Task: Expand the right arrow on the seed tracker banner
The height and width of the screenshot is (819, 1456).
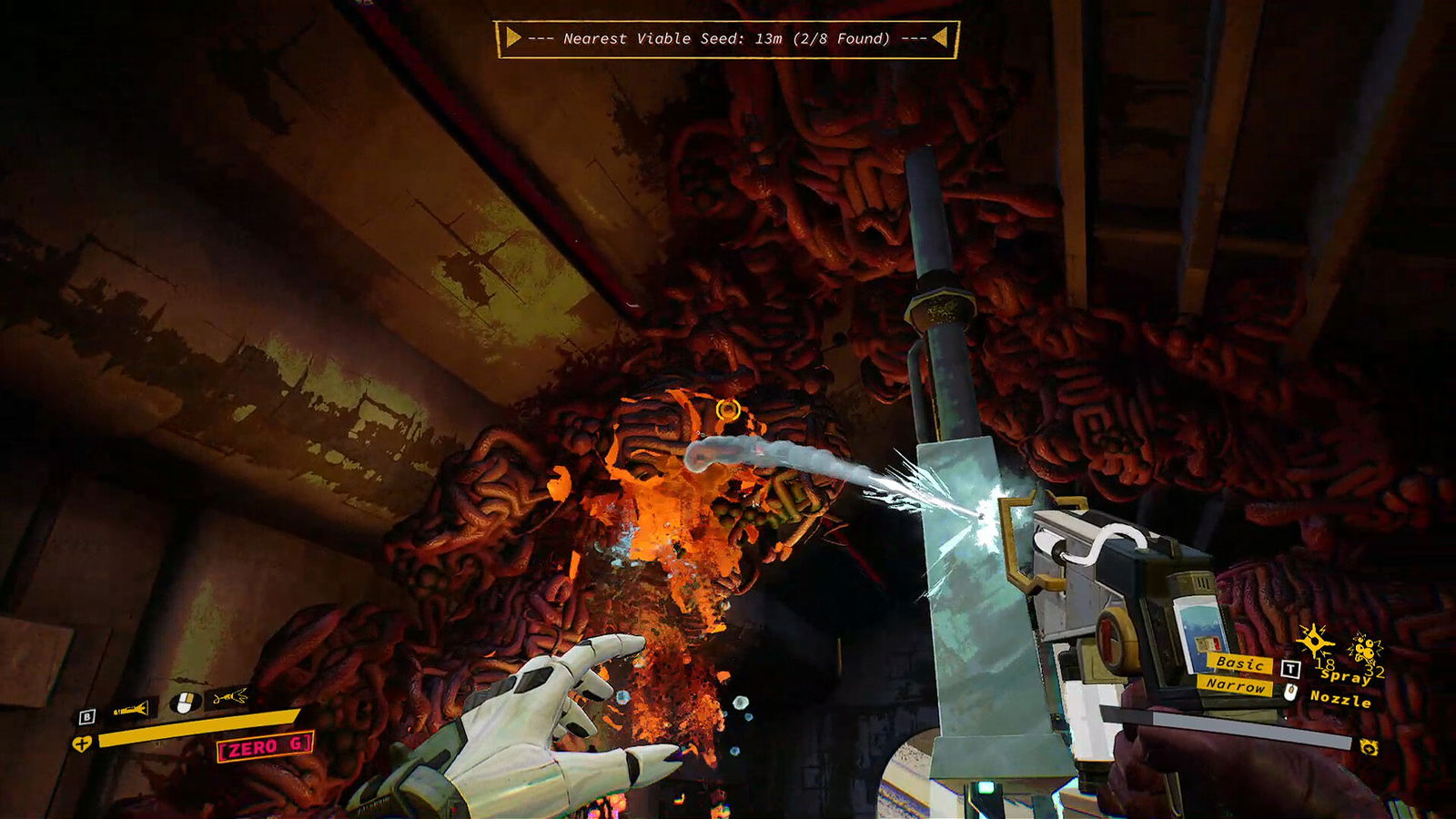Action: [943, 38]
